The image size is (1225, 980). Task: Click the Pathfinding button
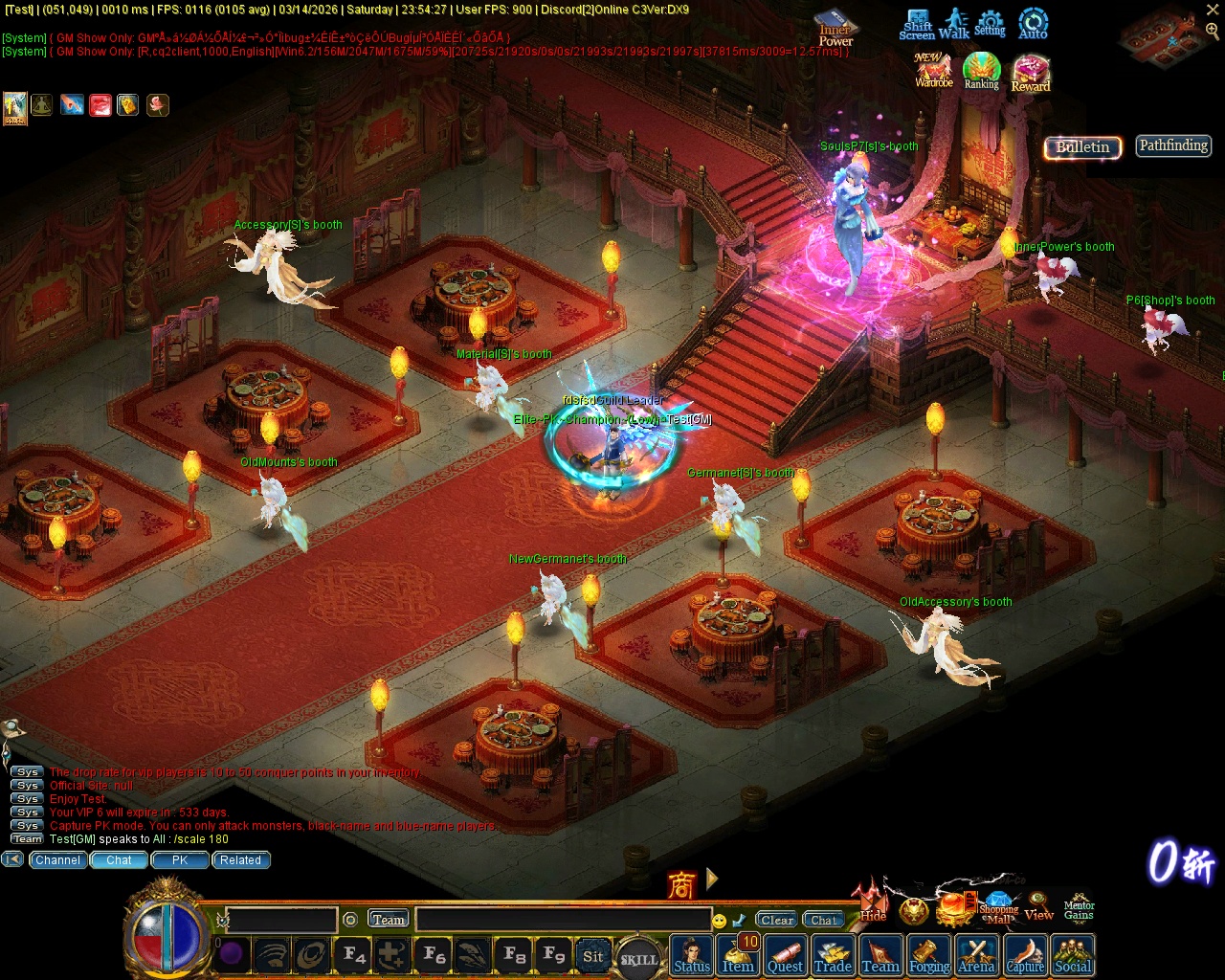1173,145
